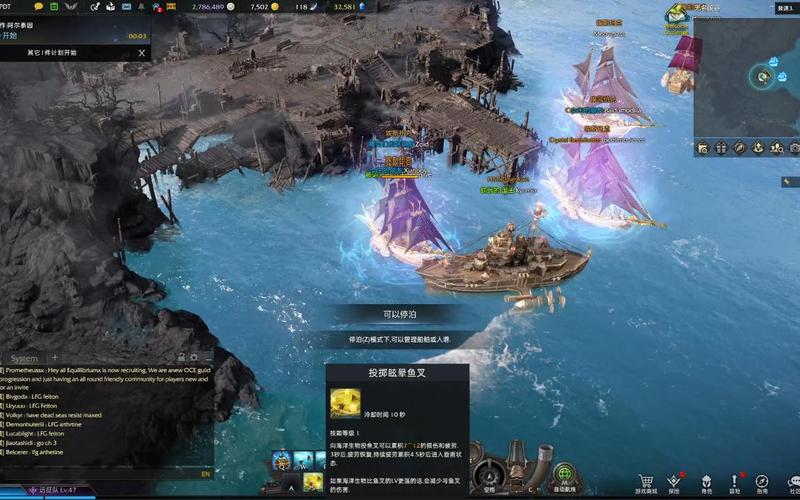
Task: Click the minimap compass icon
Action: pos(740,148)
